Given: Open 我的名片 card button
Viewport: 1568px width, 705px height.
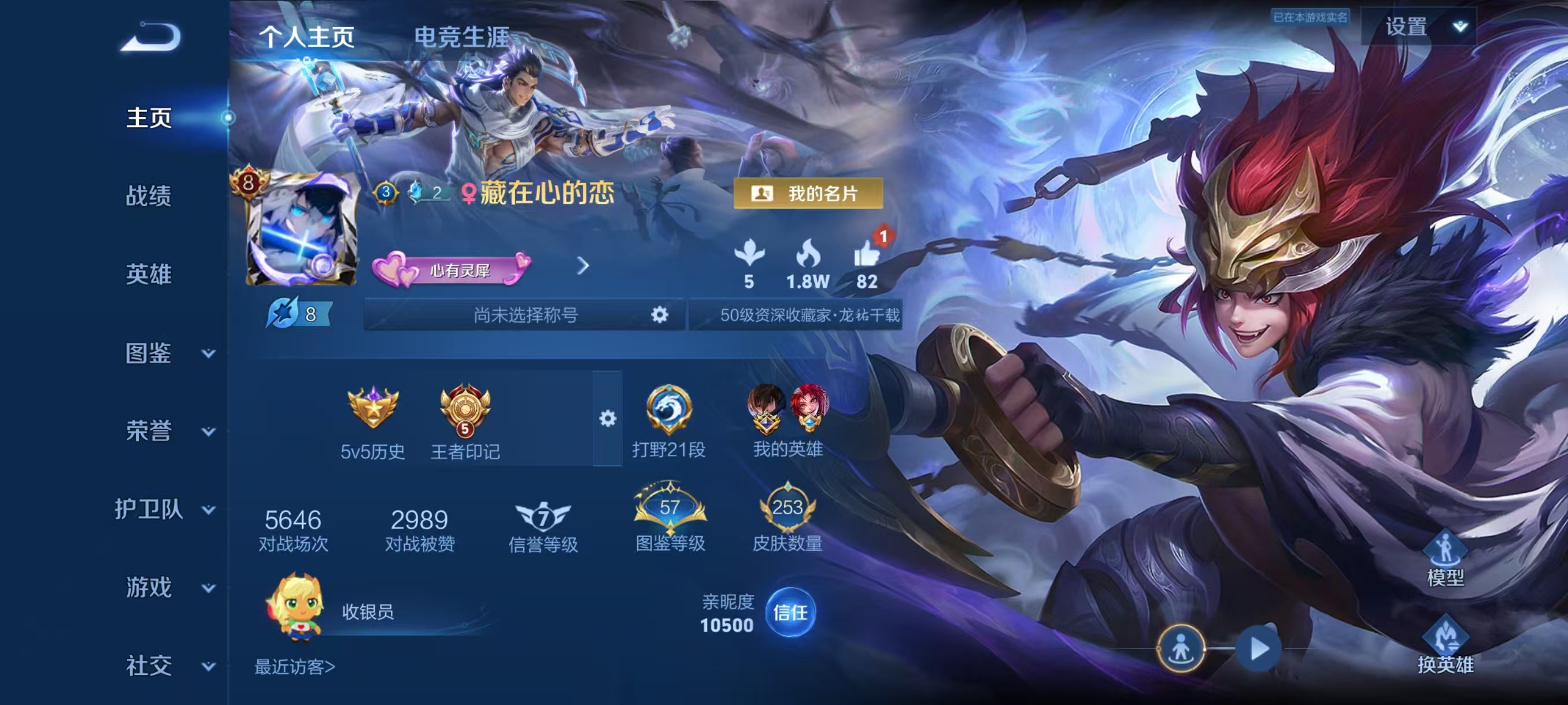Looking at the screenshot, I should pos(808,194).
